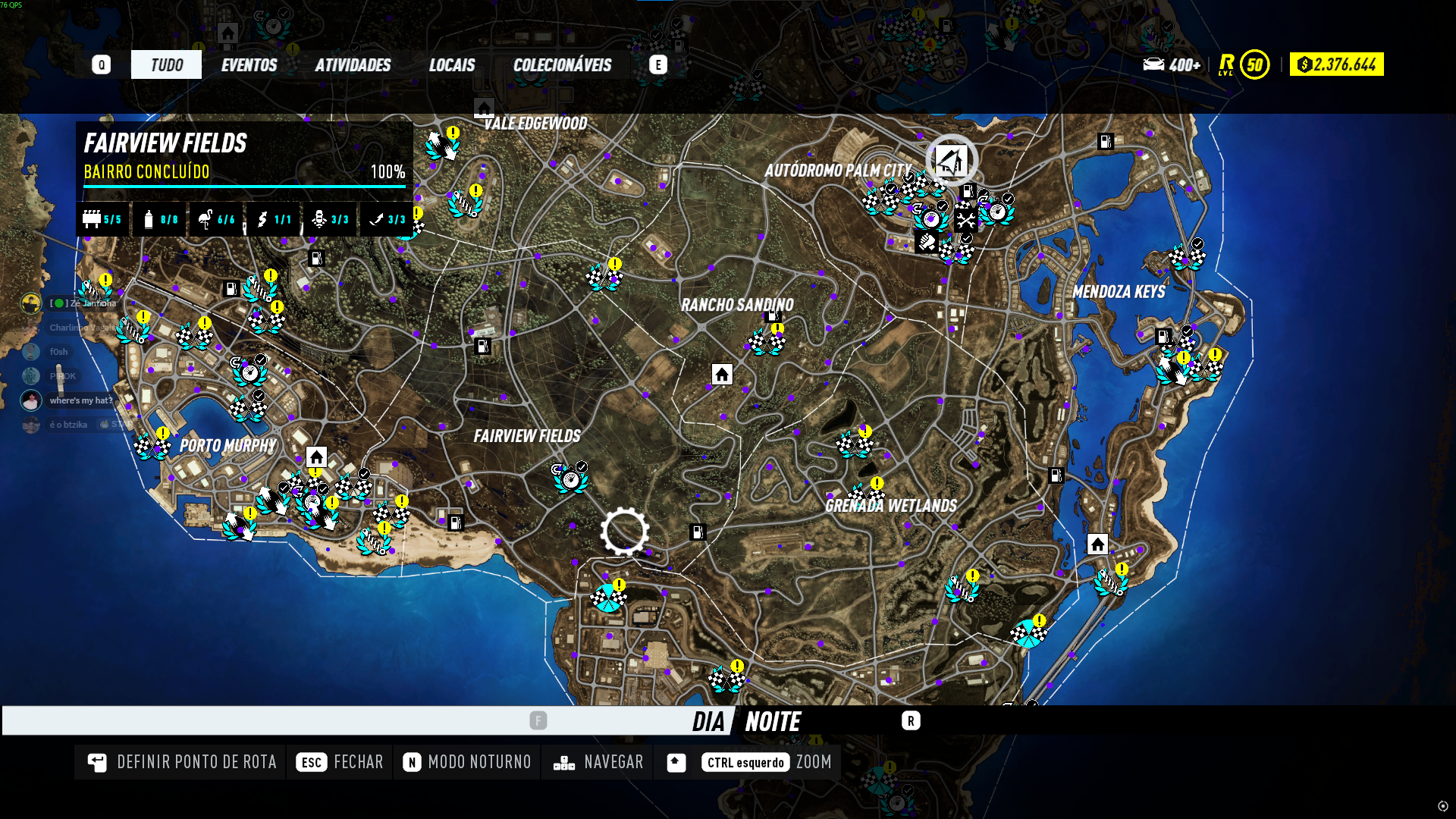Select the safehouse marker southeast of Grenada Wetlands
The image size is (1456, 819).
[1097, 544]
